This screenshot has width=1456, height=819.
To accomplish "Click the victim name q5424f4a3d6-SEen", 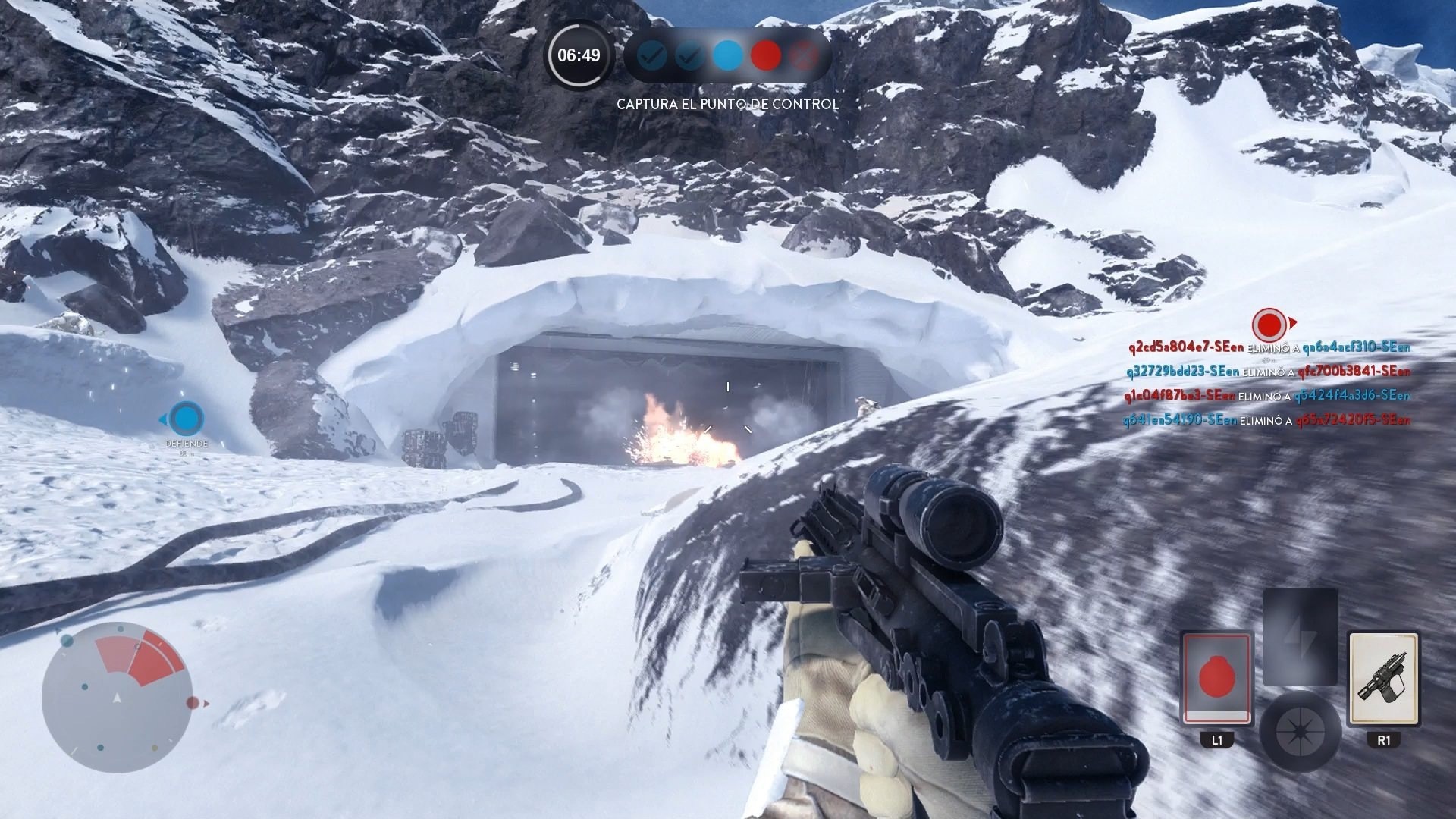I will pyautogui.click(x=1354, y=396).
